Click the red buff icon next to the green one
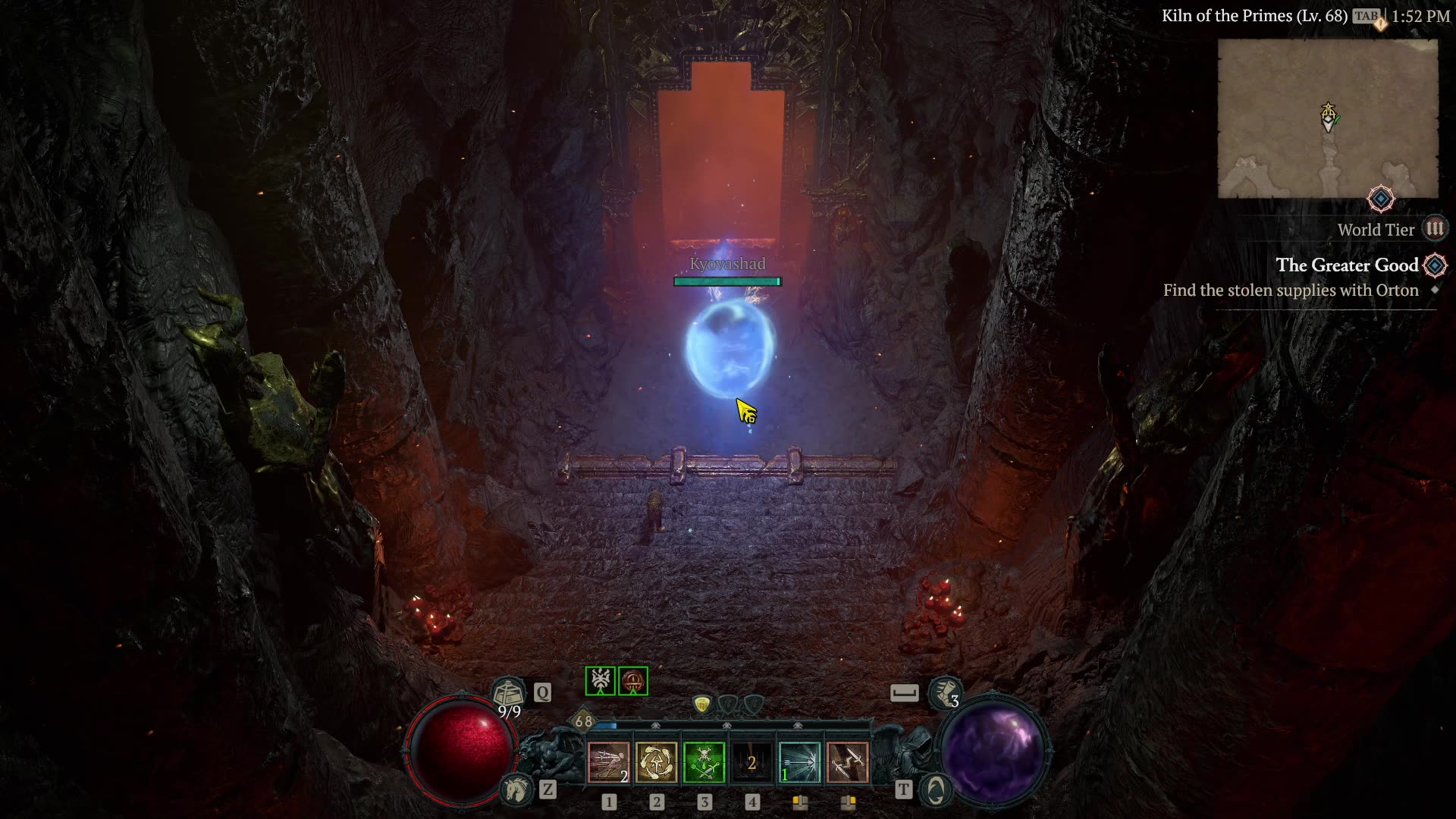The image size is (1456, 819). pos(632,681)
